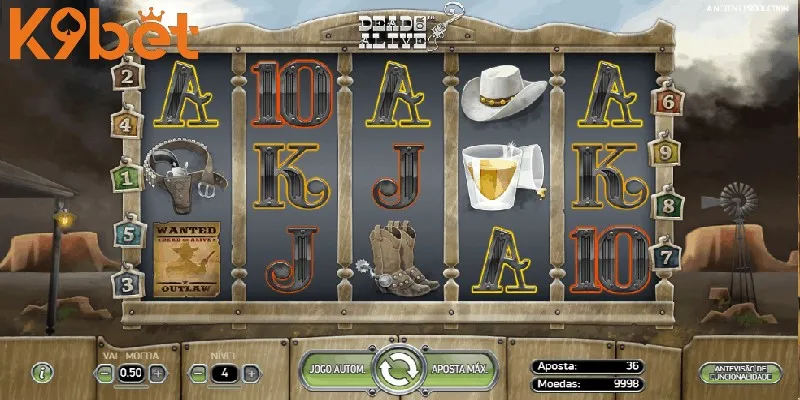Select payline 4 marker
Image resolution: width=800 pixels, height=400 pixels.
pos(125,125)
